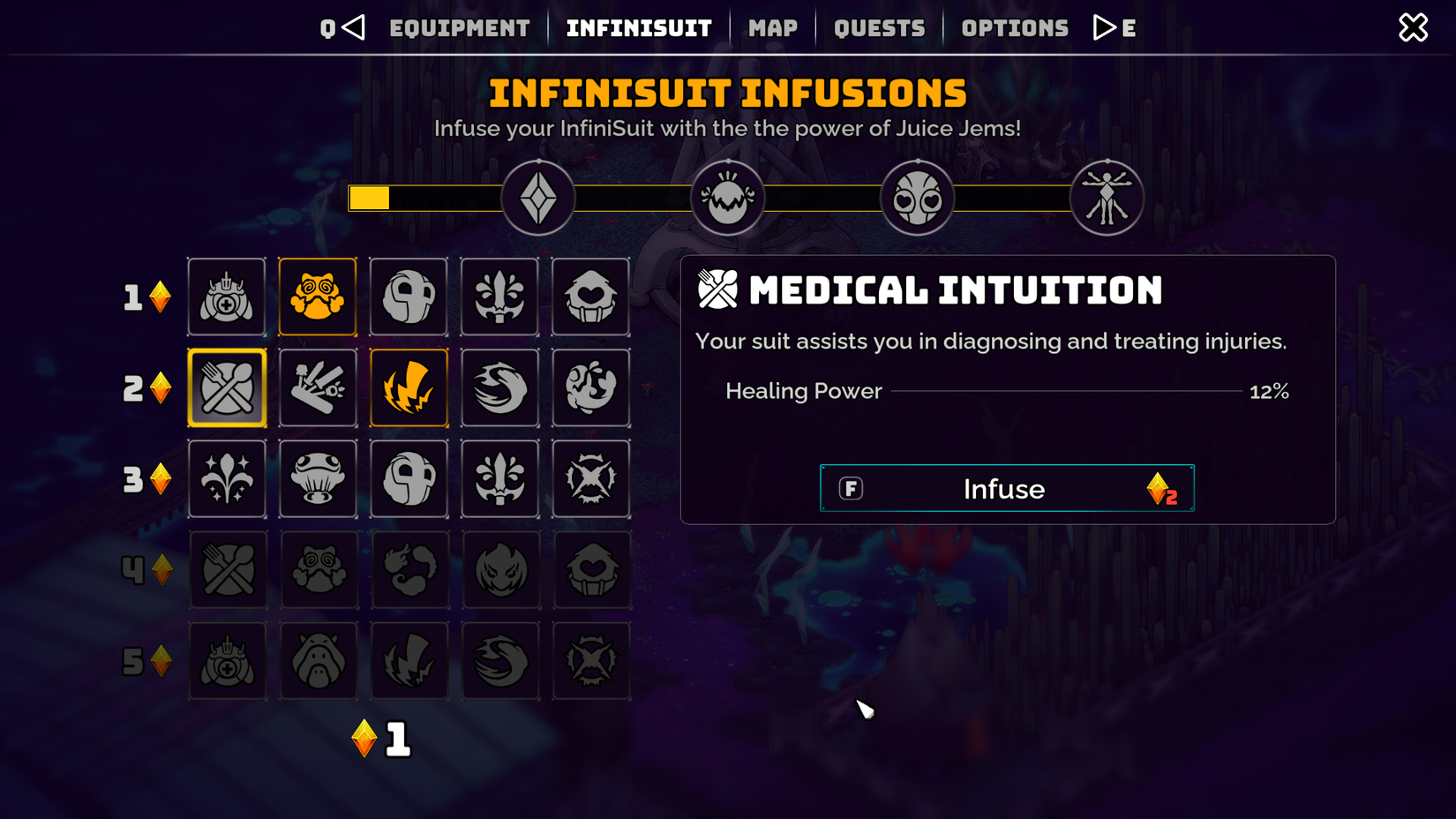1456x819 pixels.
Task: Click the mushroom creature infusion in row 3
Action: pos(318,478)
